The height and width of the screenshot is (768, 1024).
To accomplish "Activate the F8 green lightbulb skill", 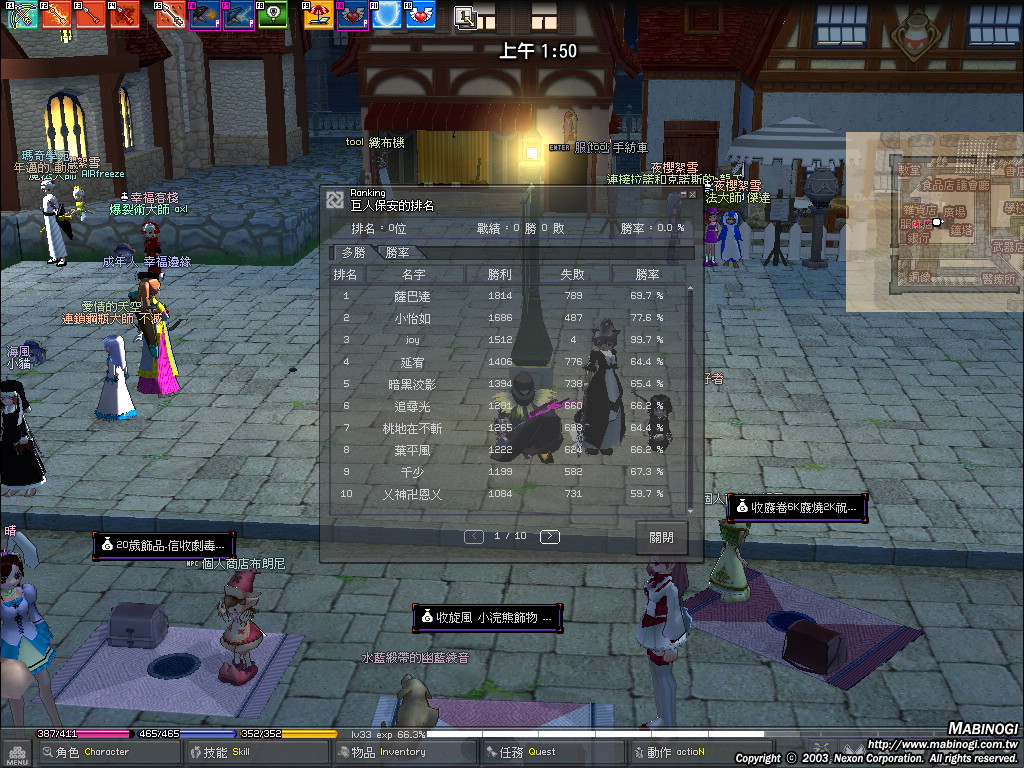I will tap(272, 14).
